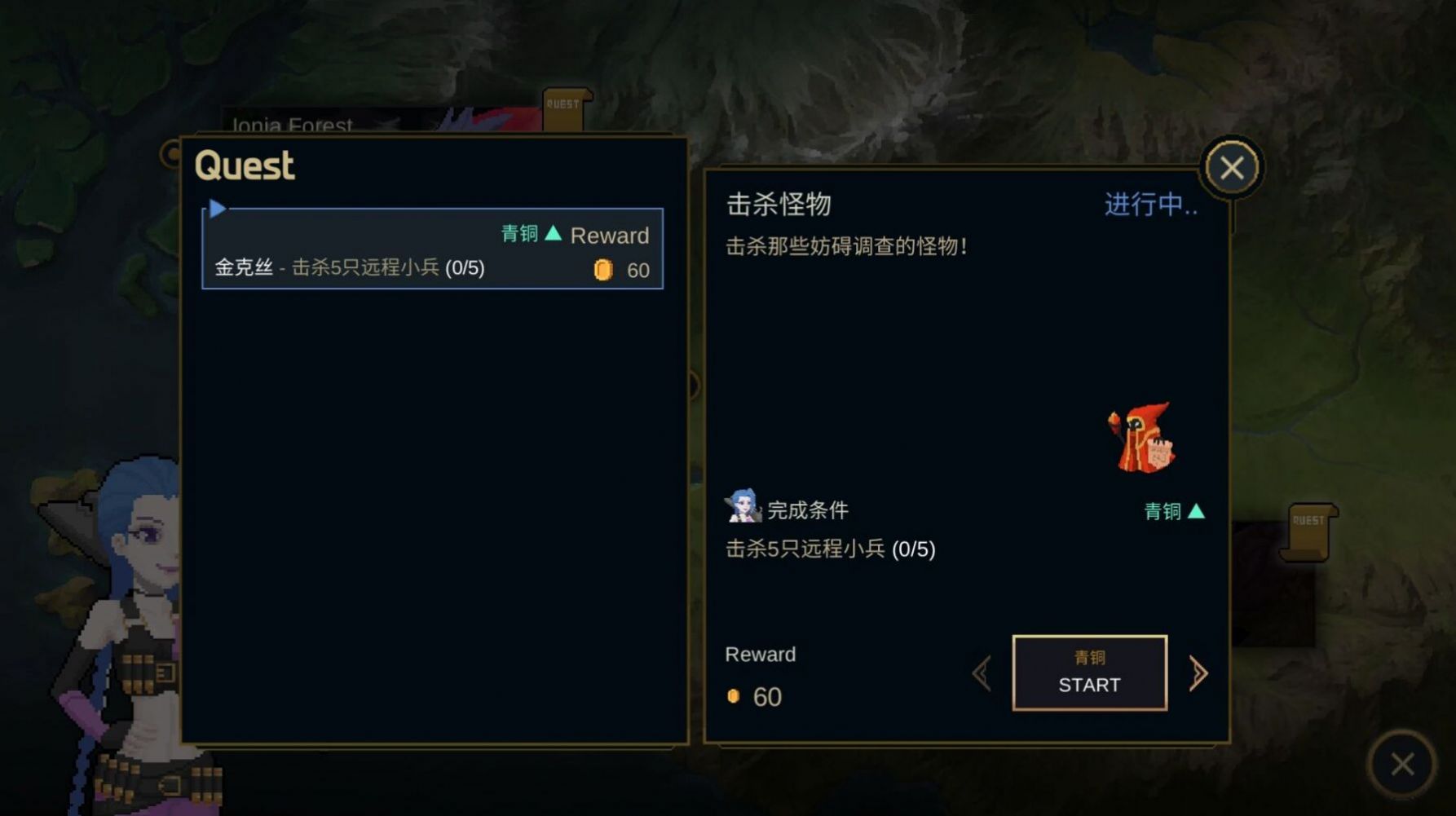Screen dimensions: 1456x816
Task: Click right arrow to view next difficulty tier
Action: pyautogui.click(x=1198, y=672)
